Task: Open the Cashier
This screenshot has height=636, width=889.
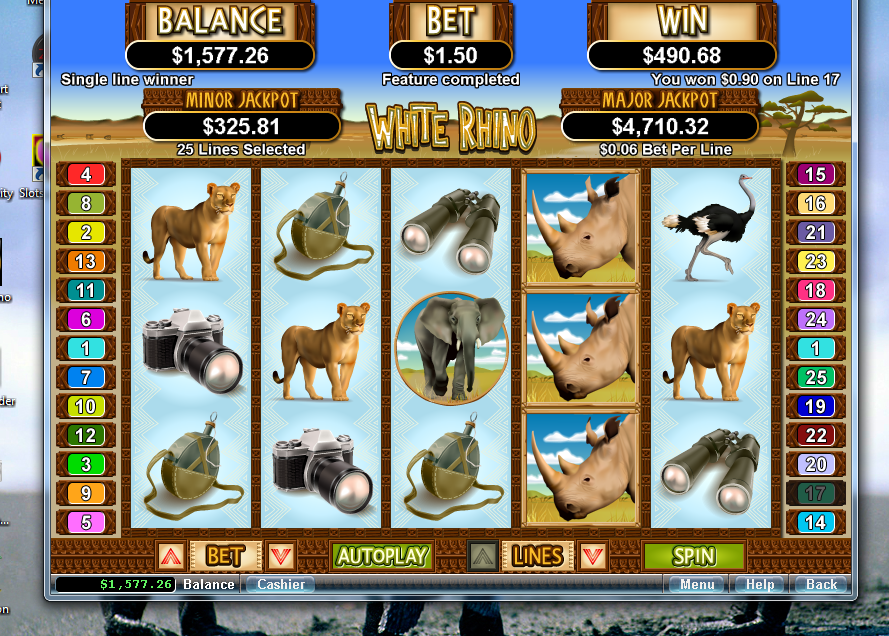Action: tap(280, 585)
